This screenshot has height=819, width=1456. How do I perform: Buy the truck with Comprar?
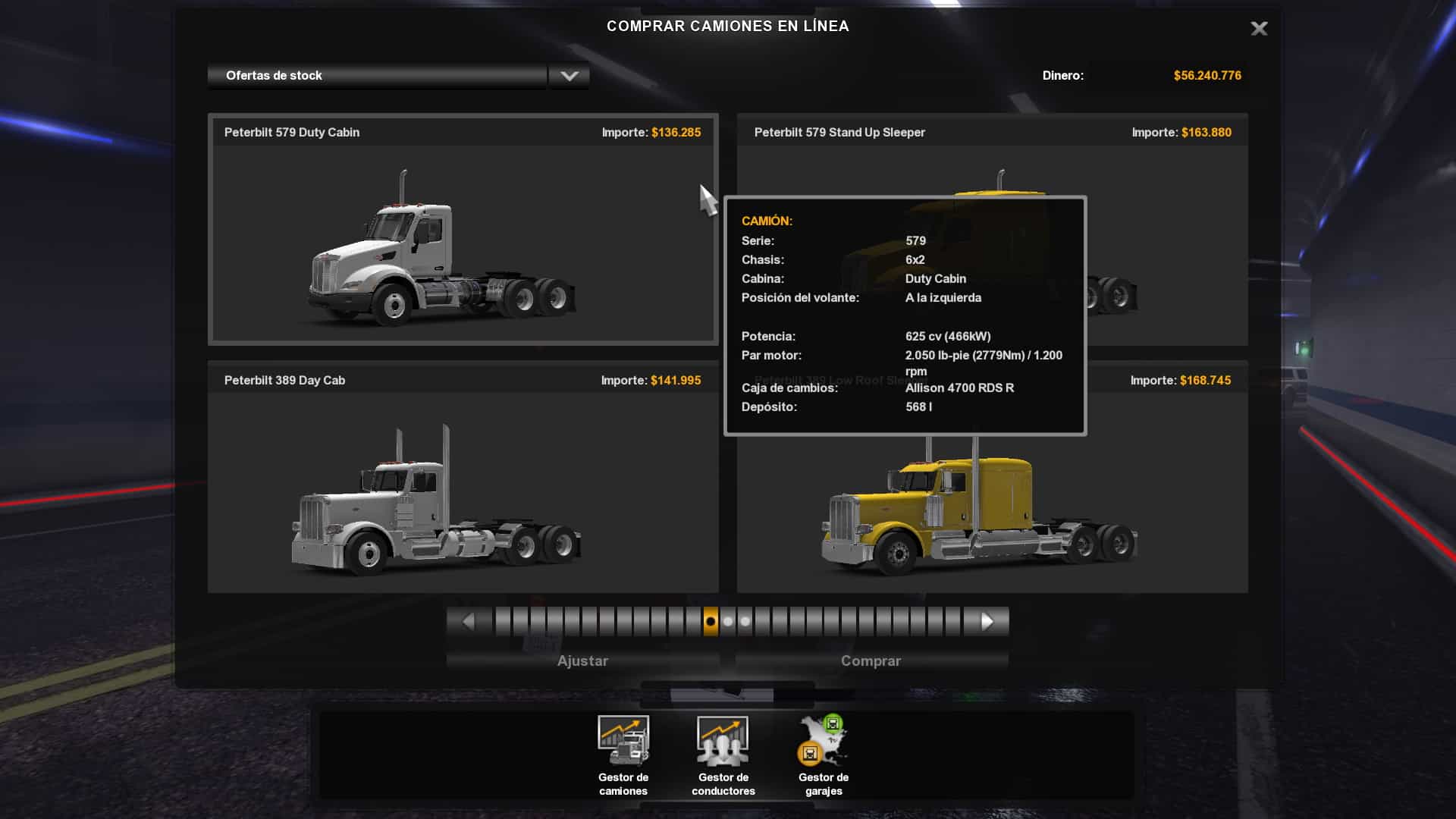(x=871, y=661)
